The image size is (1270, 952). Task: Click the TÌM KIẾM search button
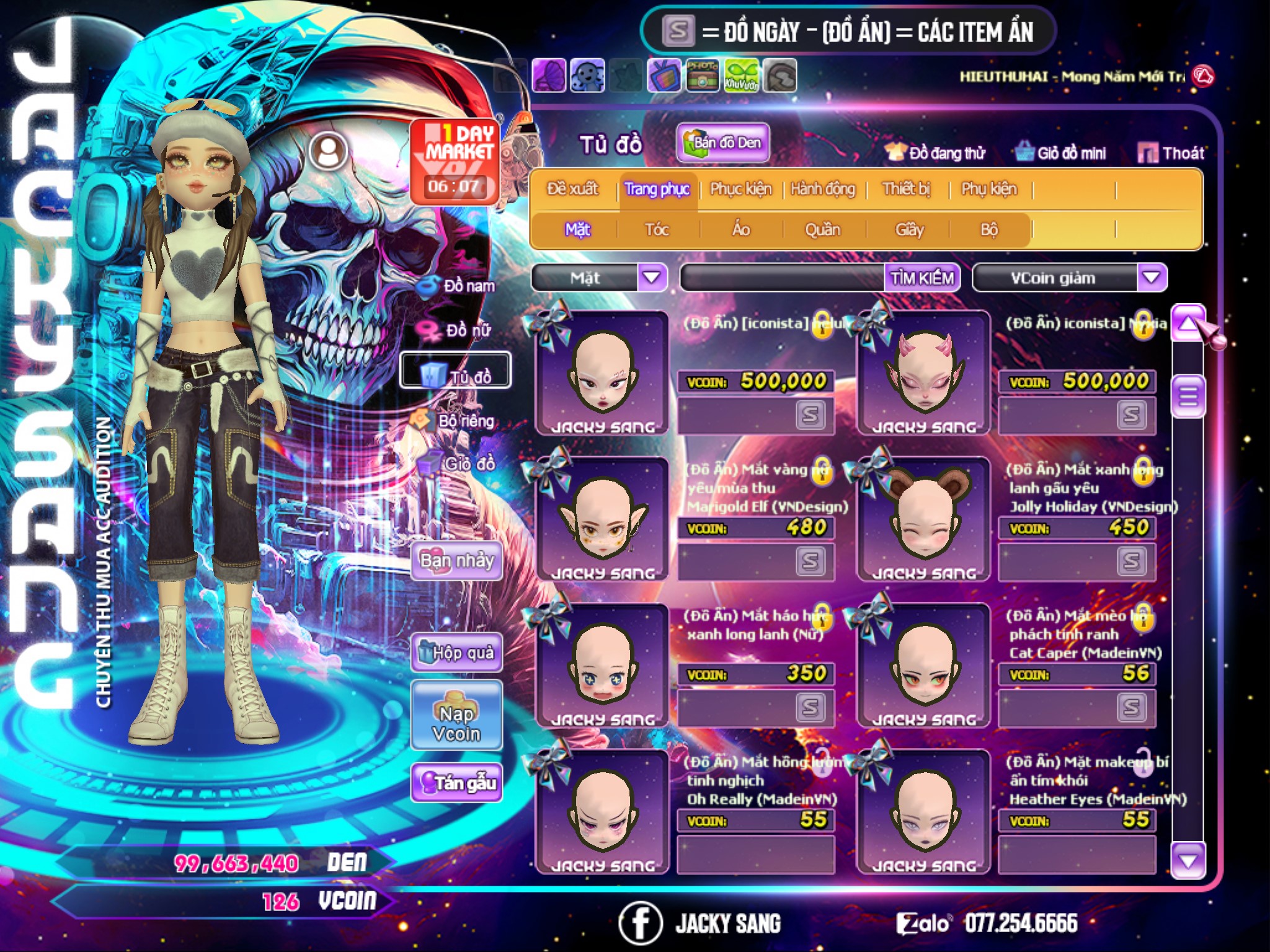pyautogui.click(x=922, y=278)
